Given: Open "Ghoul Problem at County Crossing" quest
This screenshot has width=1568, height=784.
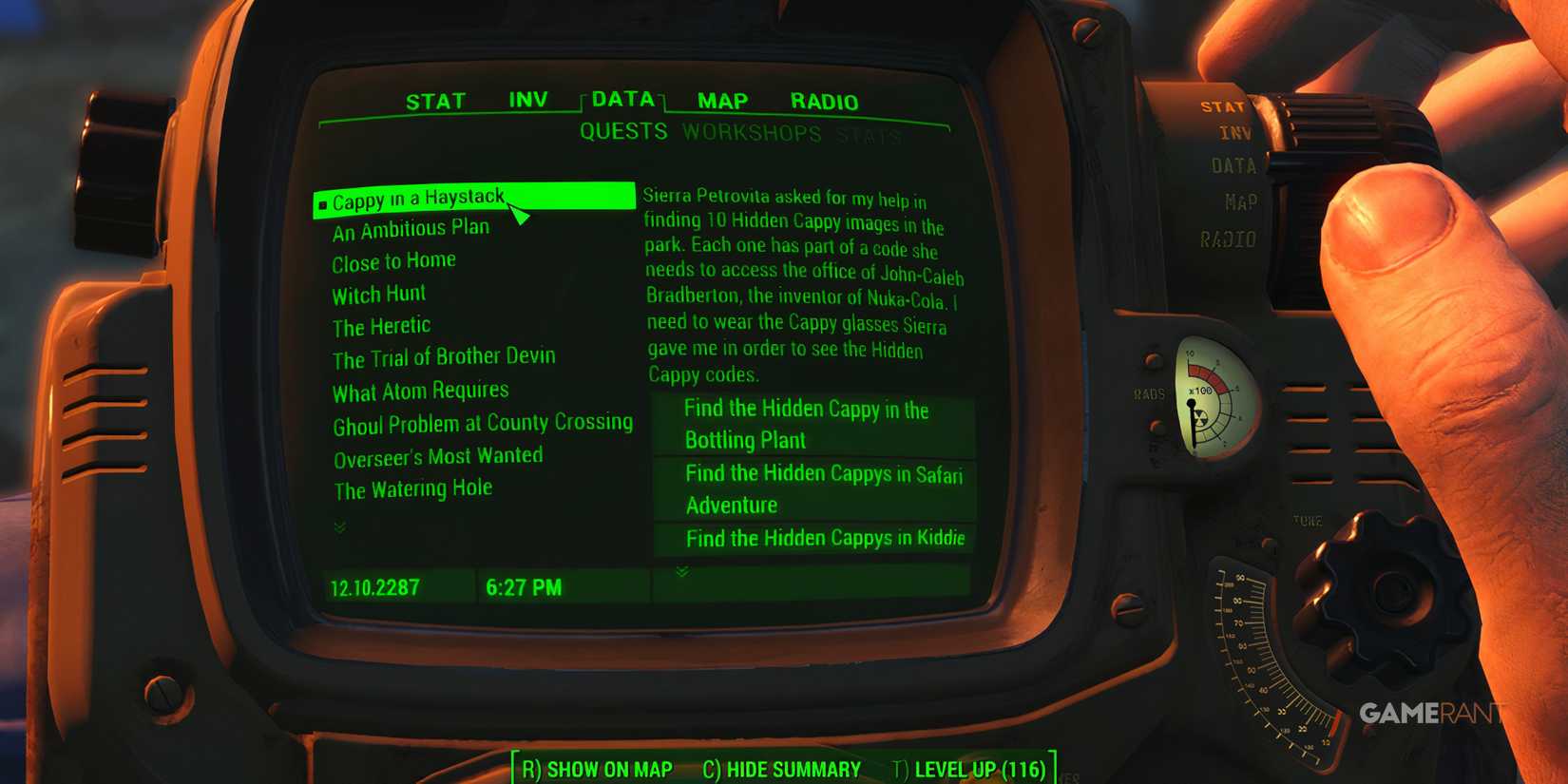Looking at the screenshot, I should 483,422.
